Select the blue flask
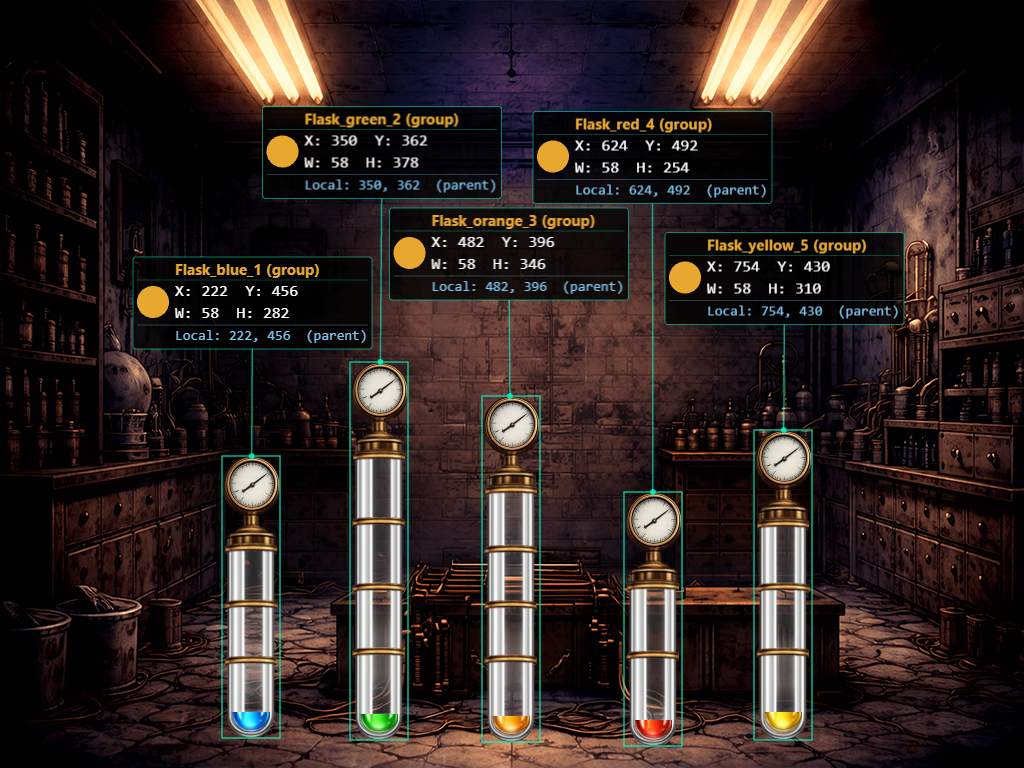This screenshot has height=768, width=1024. click(251, 597)
